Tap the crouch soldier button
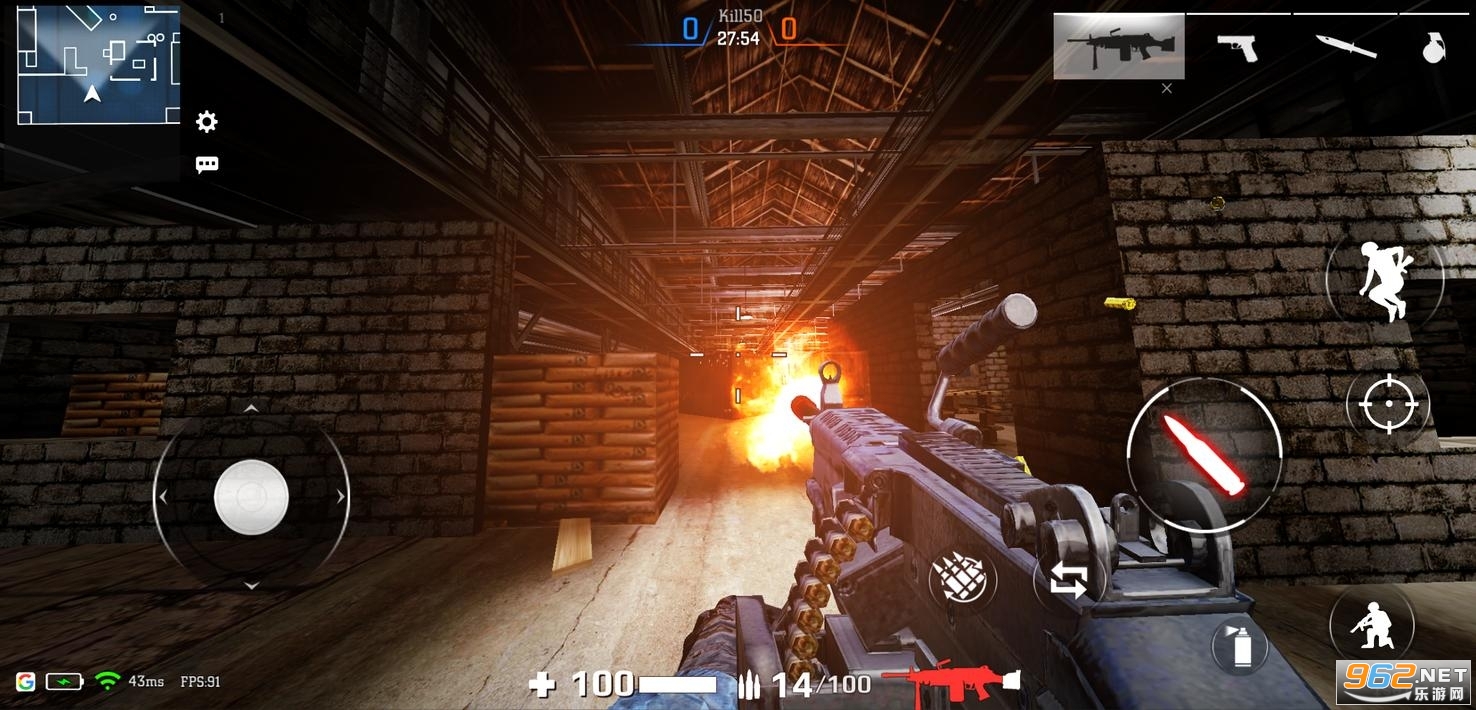This screenshot has height=710, width=1476. [1369, 624]
